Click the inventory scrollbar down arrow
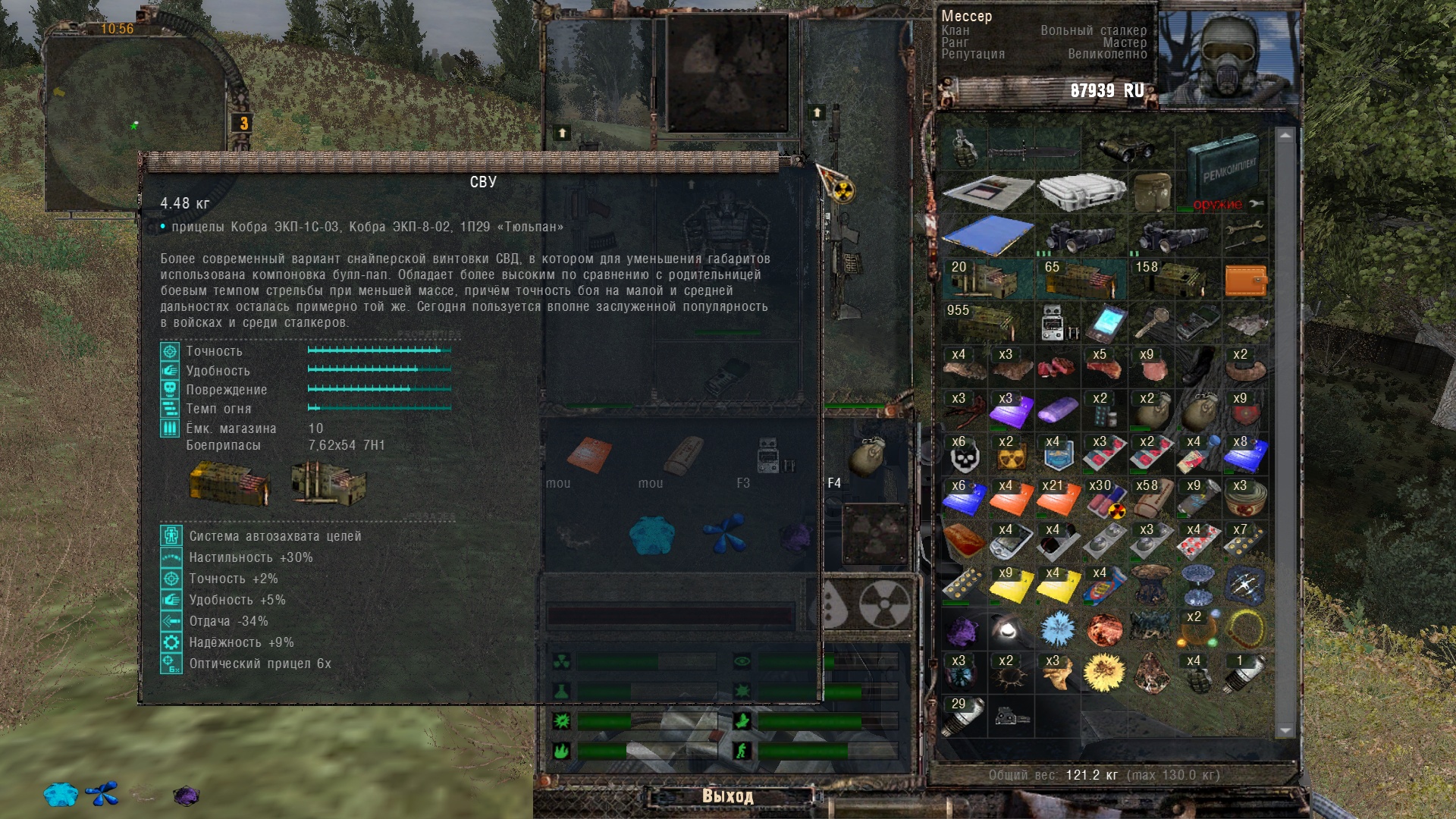The image size is (1456, 819). click(1285, 730)
